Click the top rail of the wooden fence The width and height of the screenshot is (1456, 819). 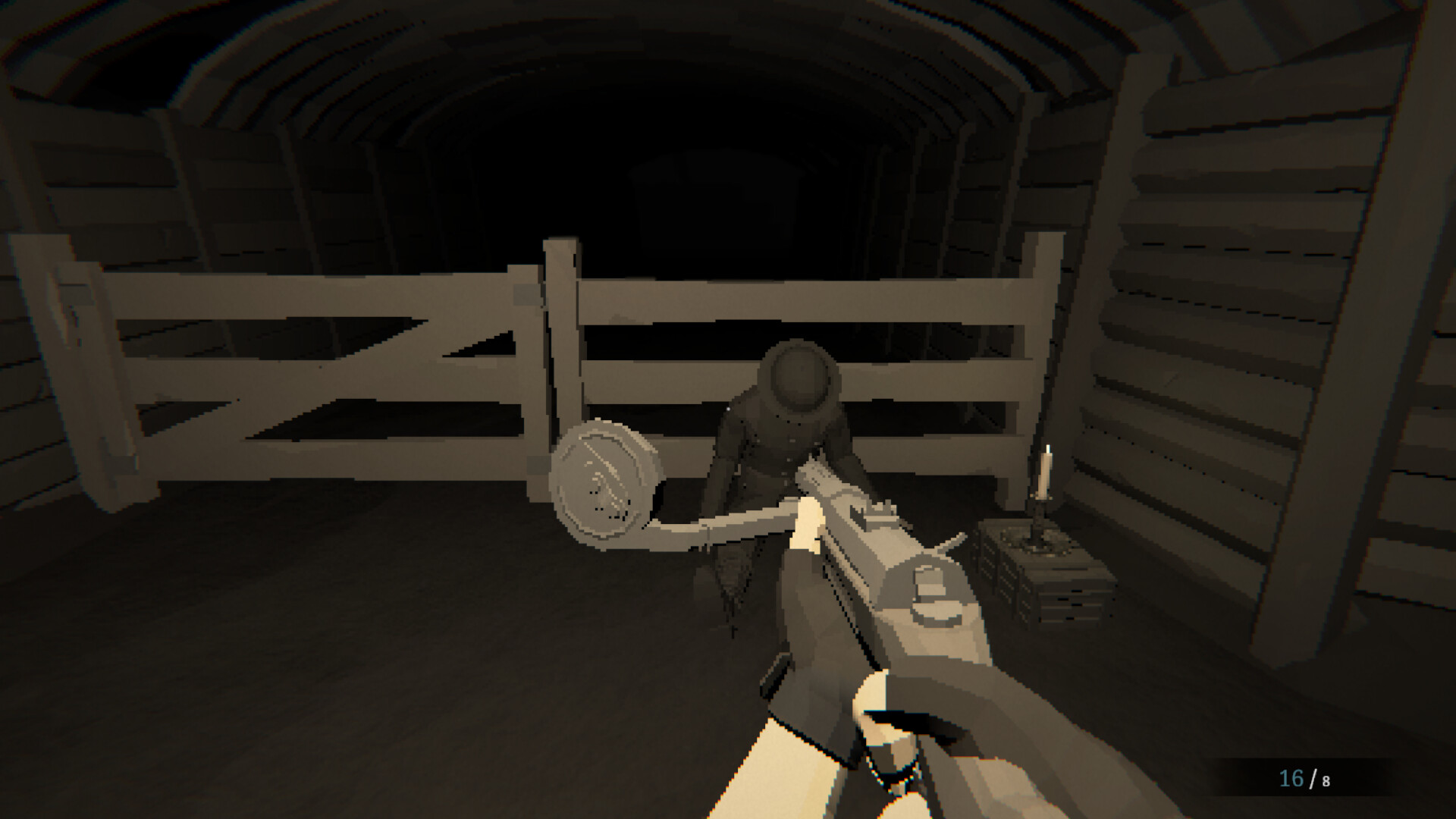coord(758,296)
